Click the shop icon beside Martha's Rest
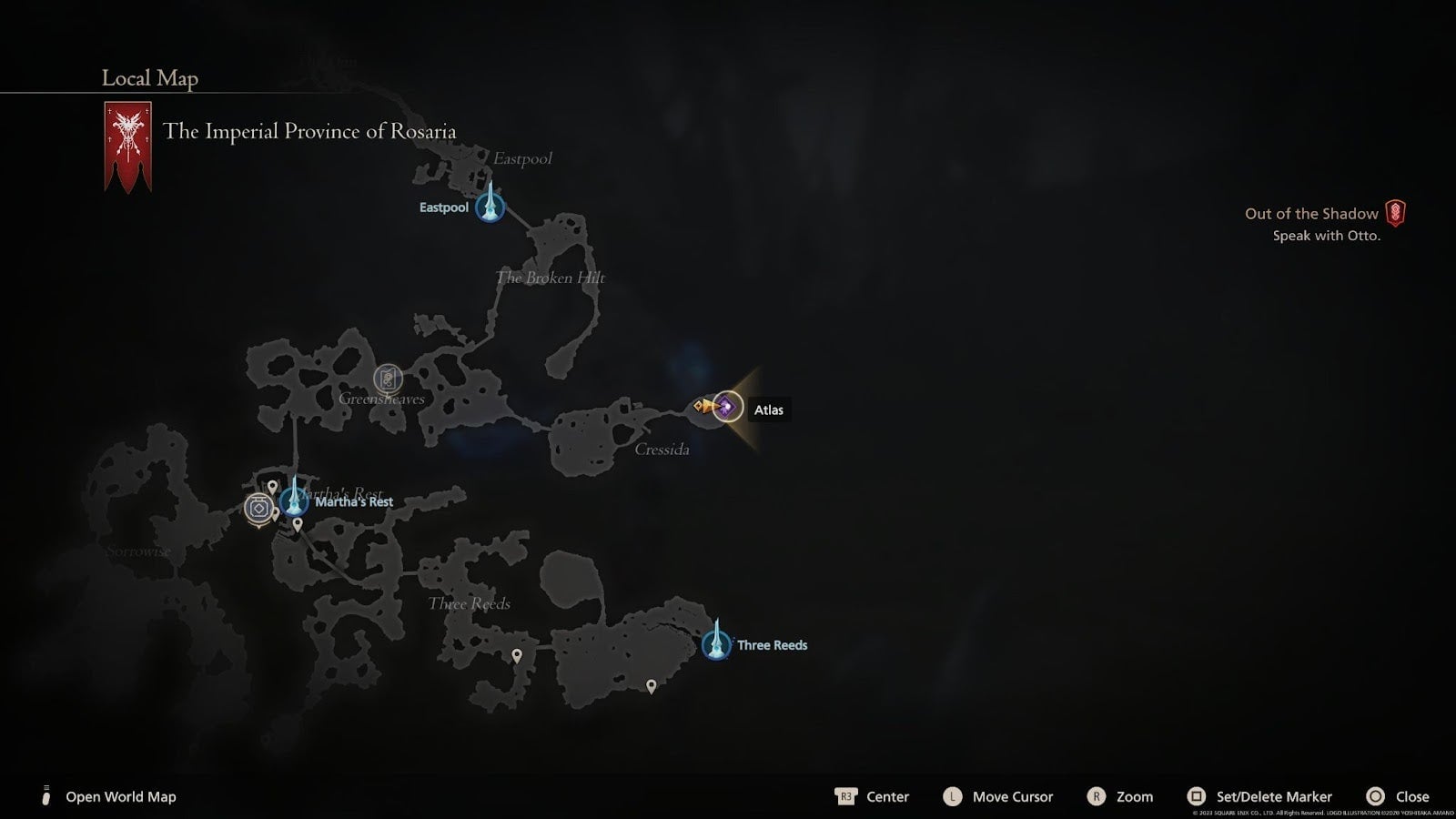Viewport: 1456px width, 819px height. [x=258, y=507]
